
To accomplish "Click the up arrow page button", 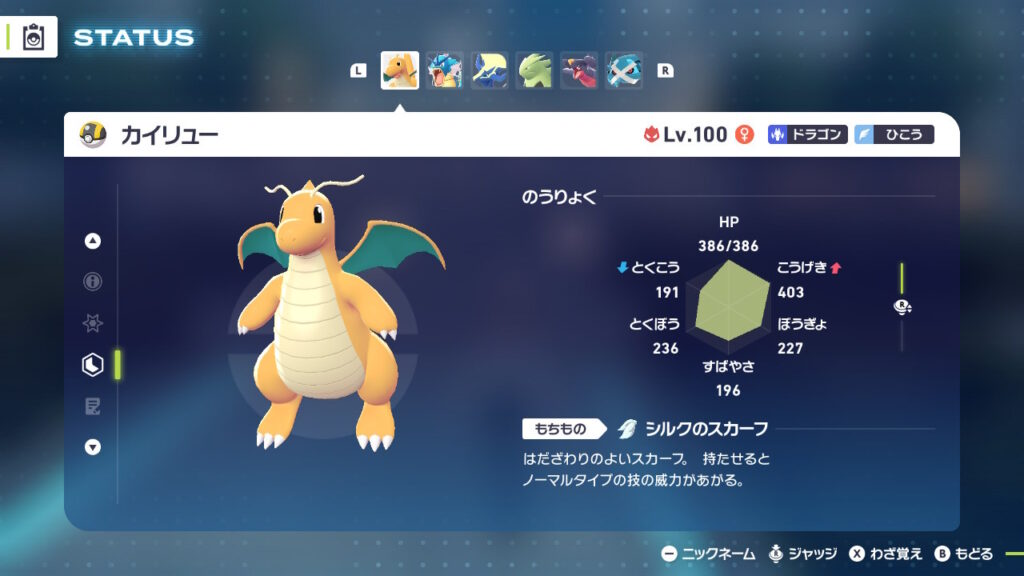I will click(93, 241).
